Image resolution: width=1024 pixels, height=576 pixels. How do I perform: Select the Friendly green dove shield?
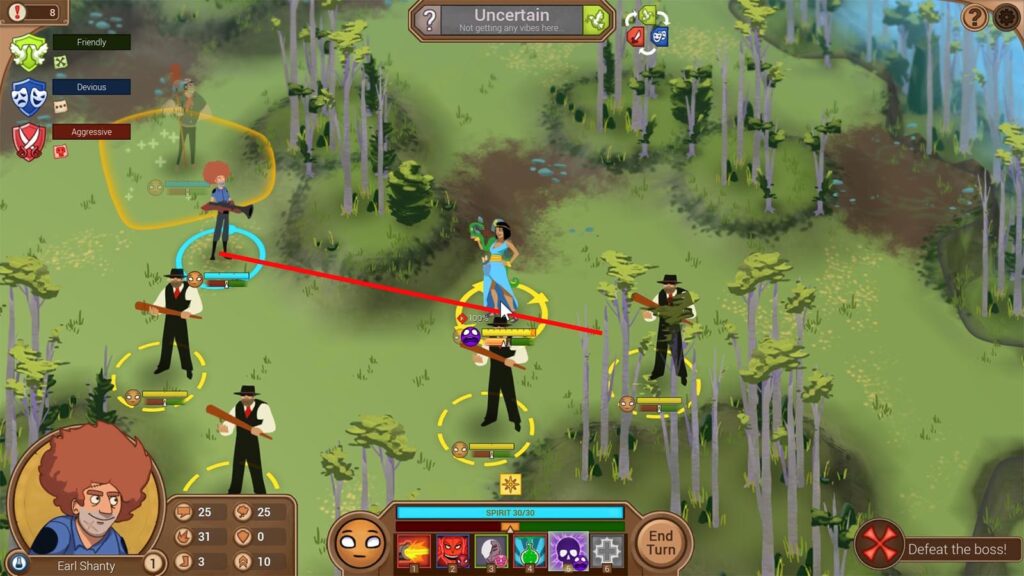pos(29,52)
